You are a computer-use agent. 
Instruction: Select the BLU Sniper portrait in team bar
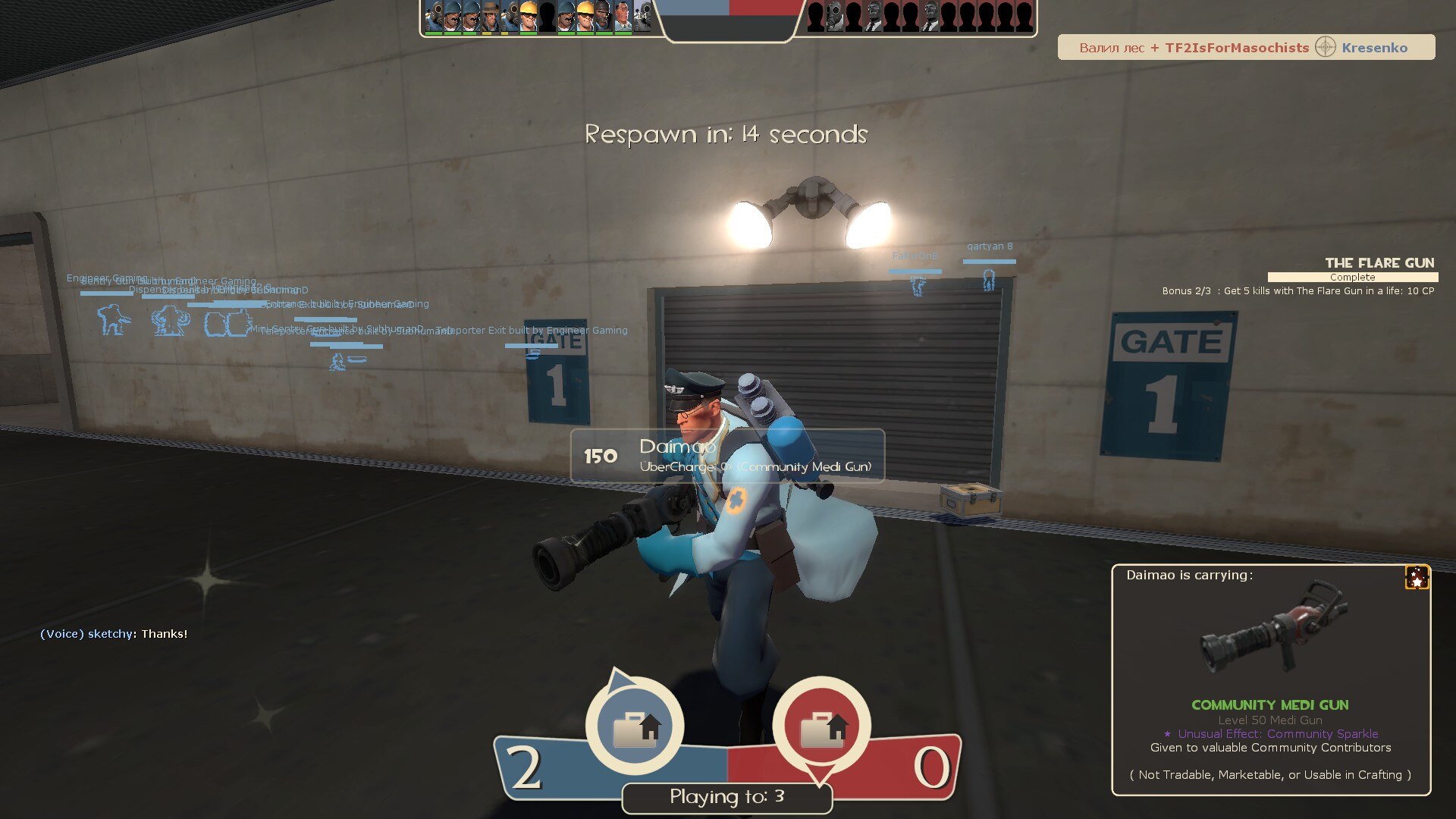491,17
